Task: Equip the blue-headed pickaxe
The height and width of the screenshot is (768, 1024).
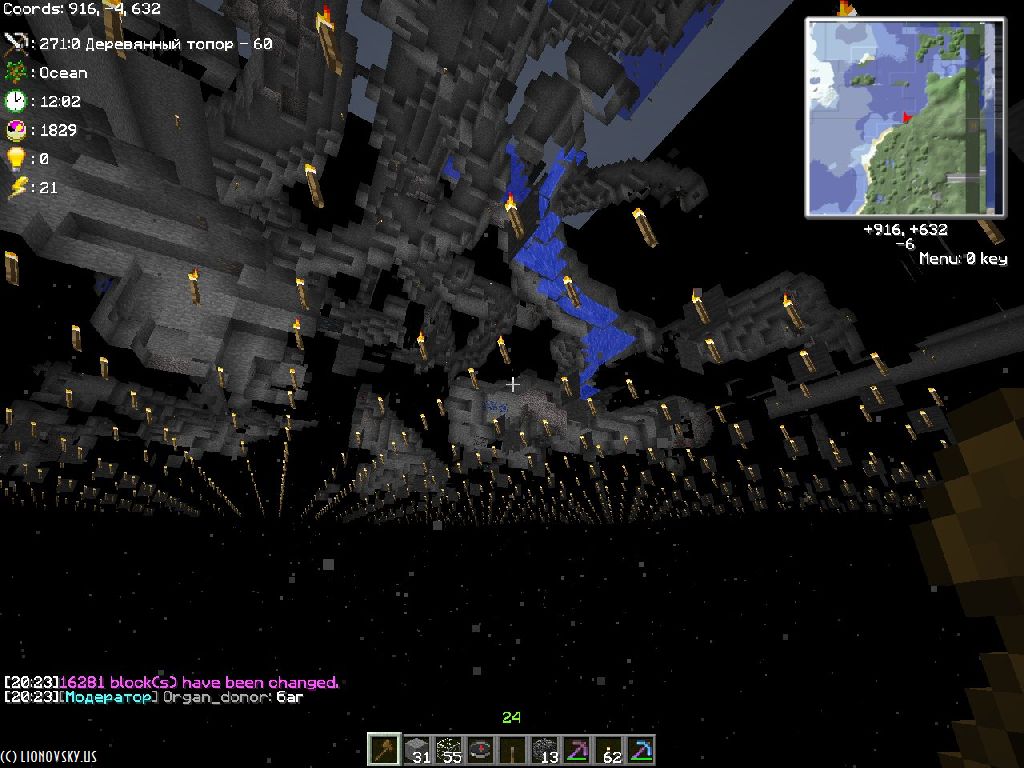Action: click(641, 749)
